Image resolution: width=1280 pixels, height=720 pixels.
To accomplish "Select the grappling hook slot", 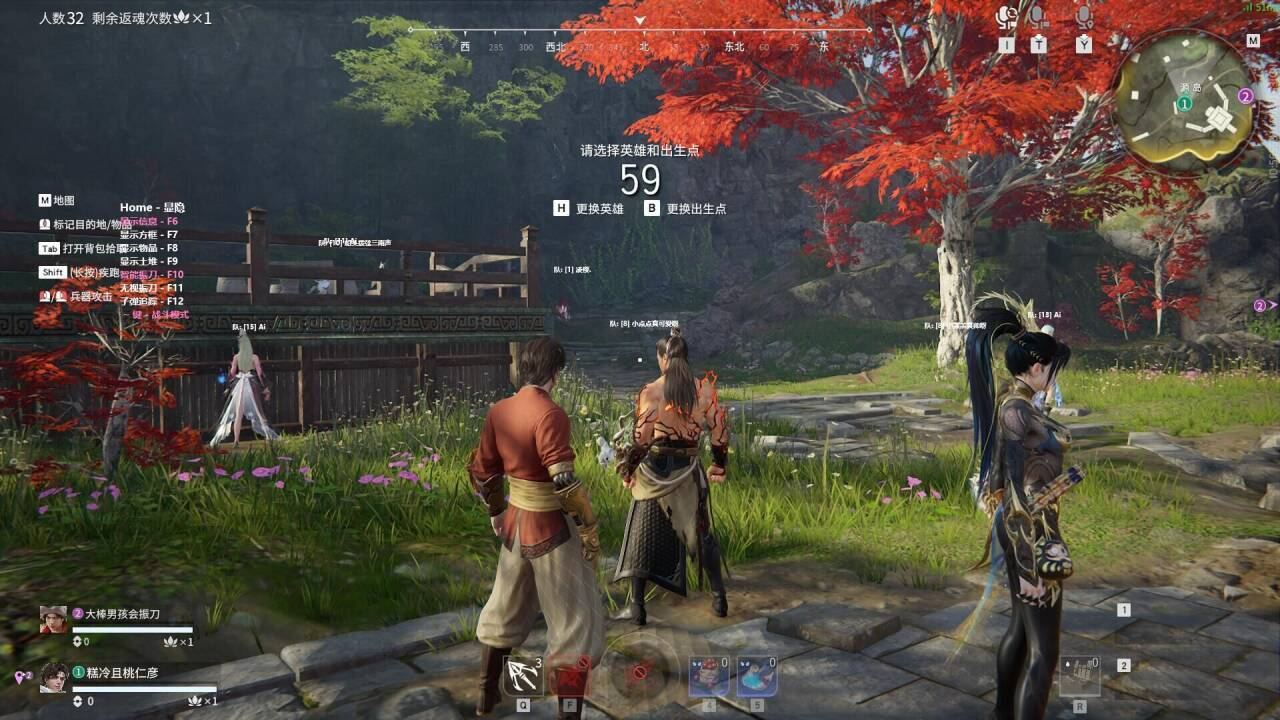I will point(523,675).
